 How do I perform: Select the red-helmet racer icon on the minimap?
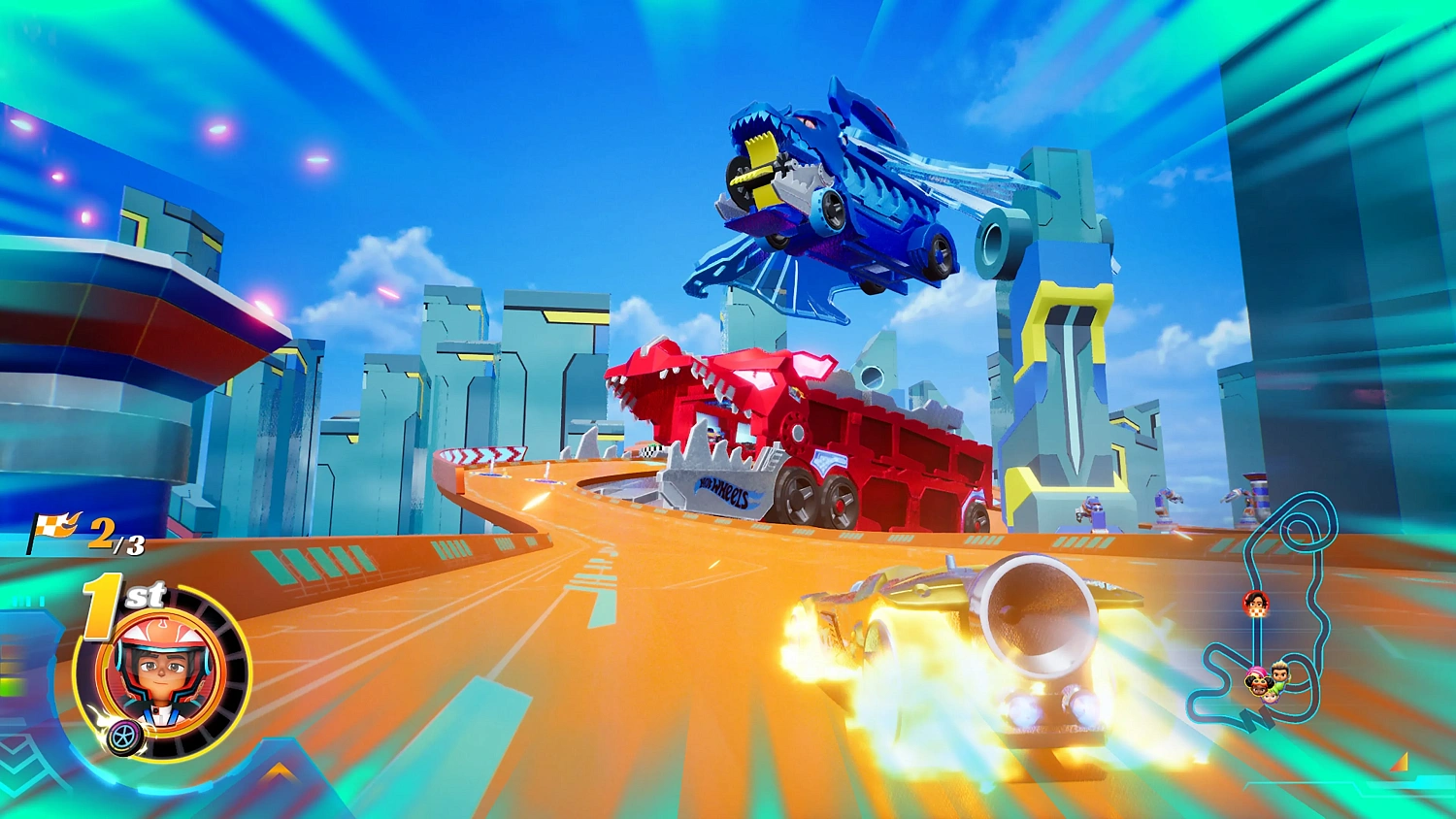click(1256, 602)
